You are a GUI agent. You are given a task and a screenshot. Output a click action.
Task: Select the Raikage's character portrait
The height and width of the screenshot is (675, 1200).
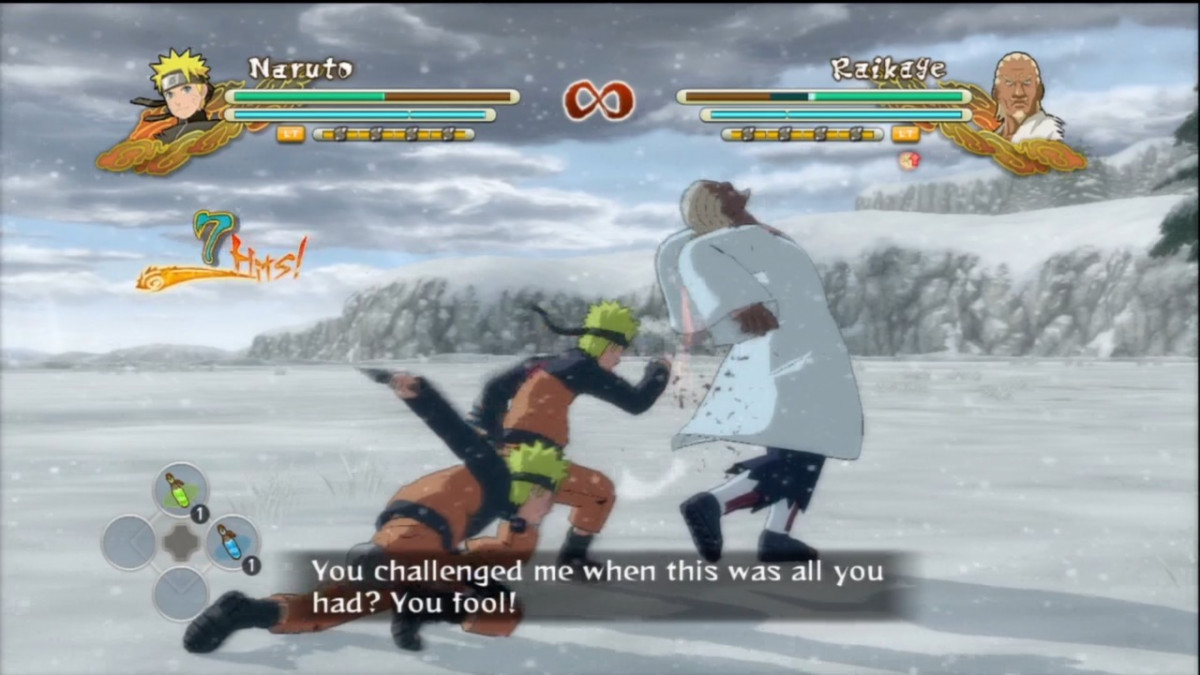(x=1020, y=97)
